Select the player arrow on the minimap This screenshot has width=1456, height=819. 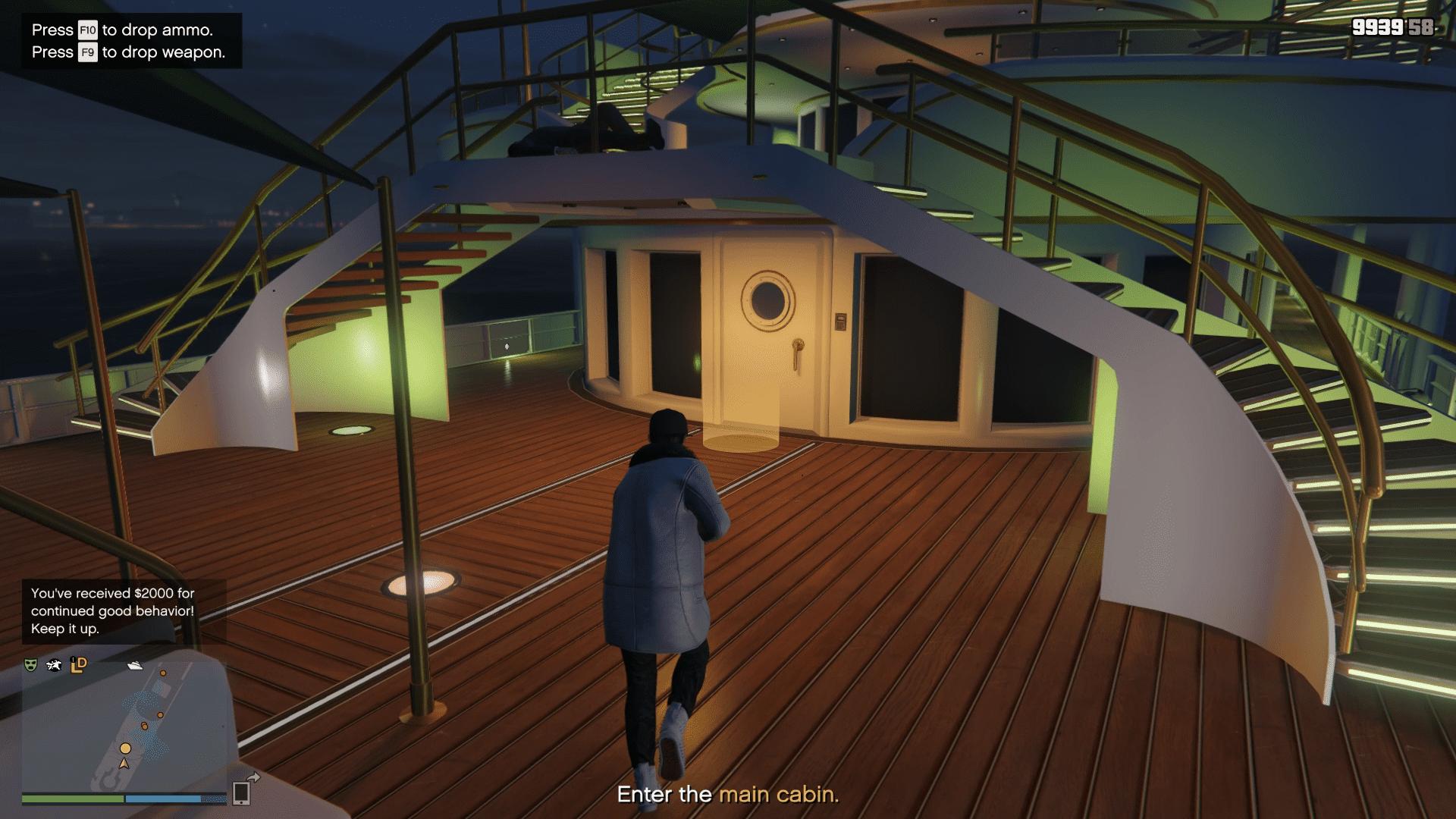point(124,763)
